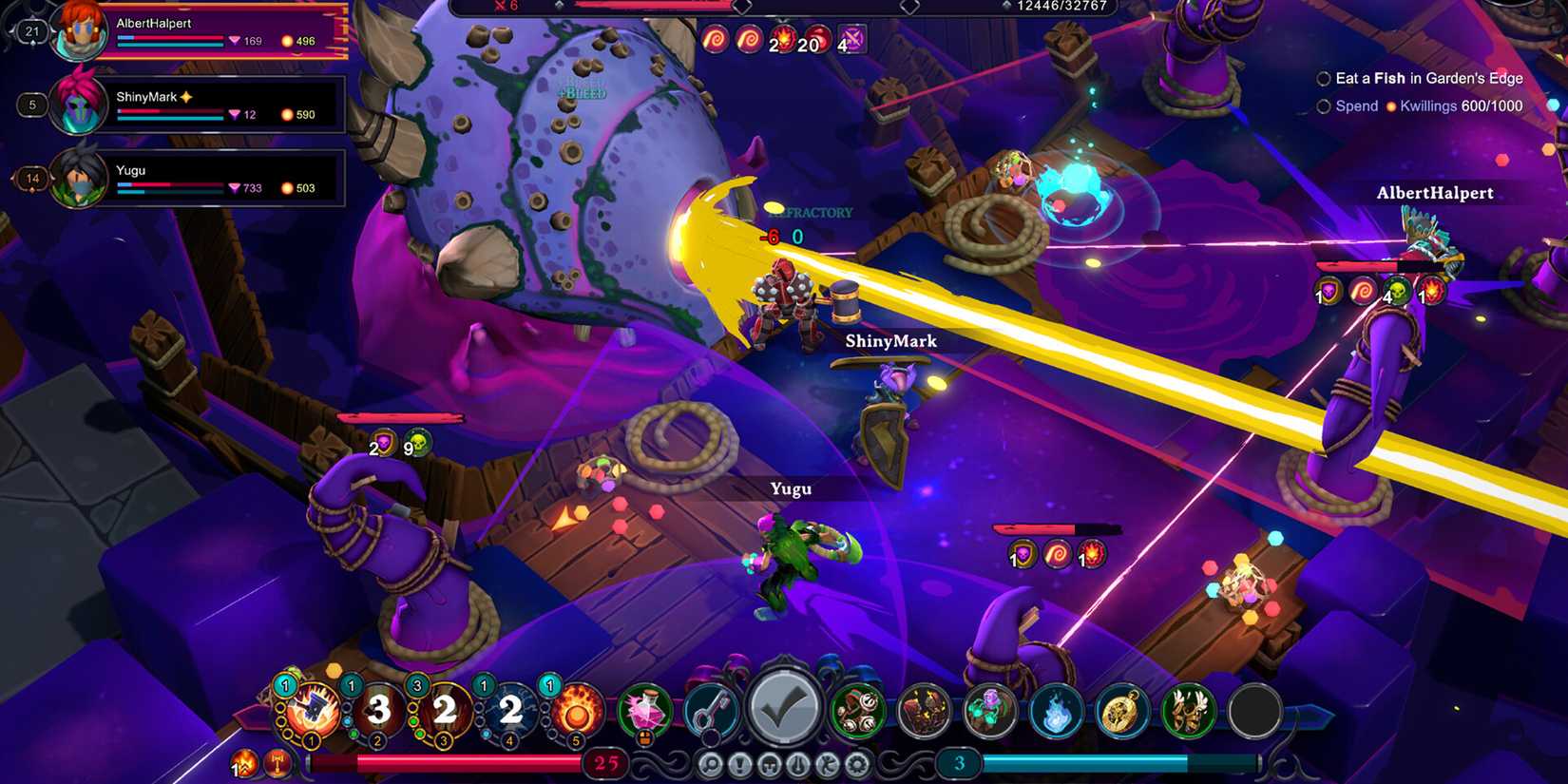The width and height of the screenshot is (1568, 784).
Task: Click the skill numbered 3 in slot 2
Action: [377, 713]
